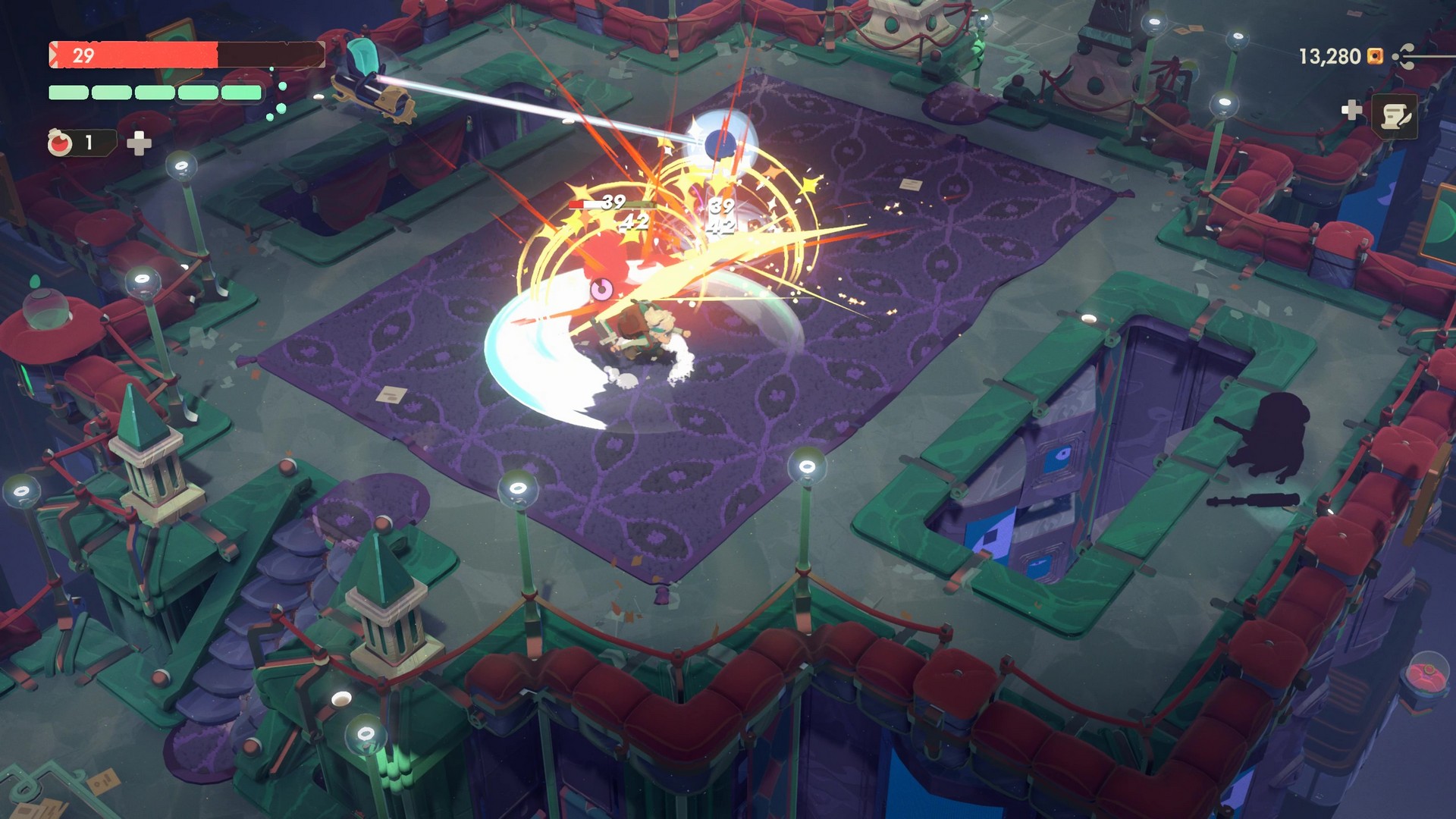Click the arrow marker on the health bar
The height and width of the screenshot is (819, 1456).
click(54, 53)
